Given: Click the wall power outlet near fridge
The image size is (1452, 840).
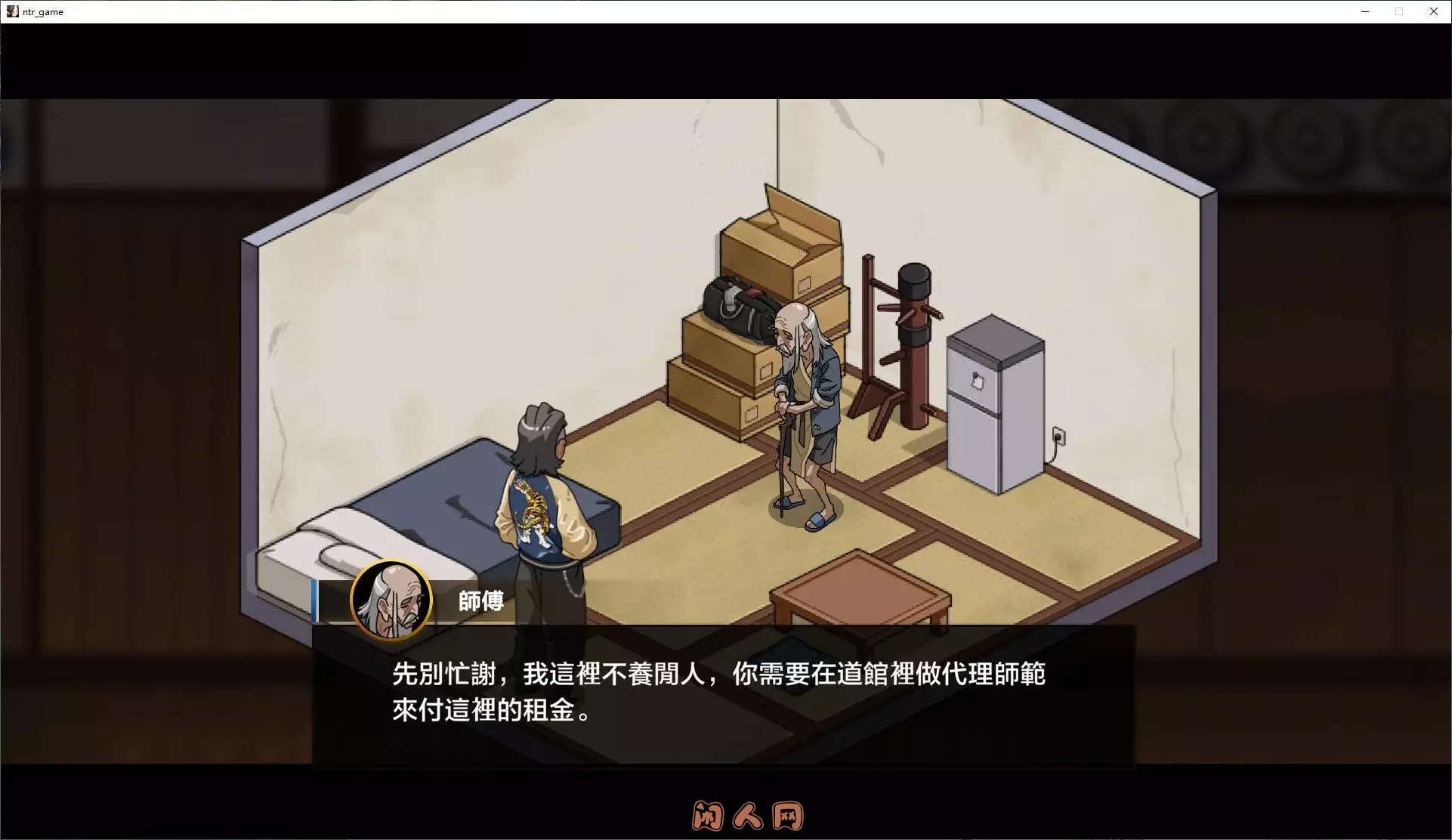Looking at the screenshot, I should (x=1060, y=436).
